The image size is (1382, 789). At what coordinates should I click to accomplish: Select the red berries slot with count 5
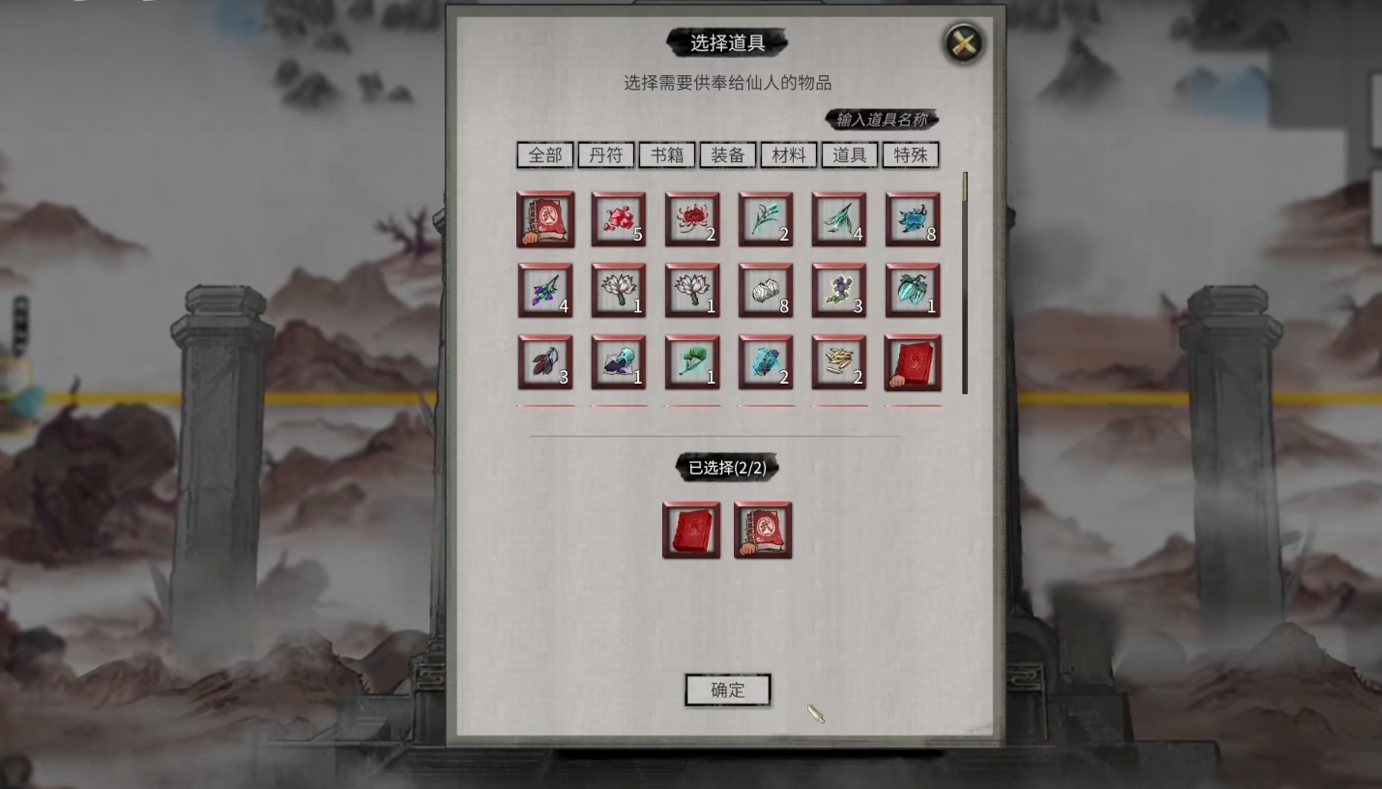[x=618, y=219]
